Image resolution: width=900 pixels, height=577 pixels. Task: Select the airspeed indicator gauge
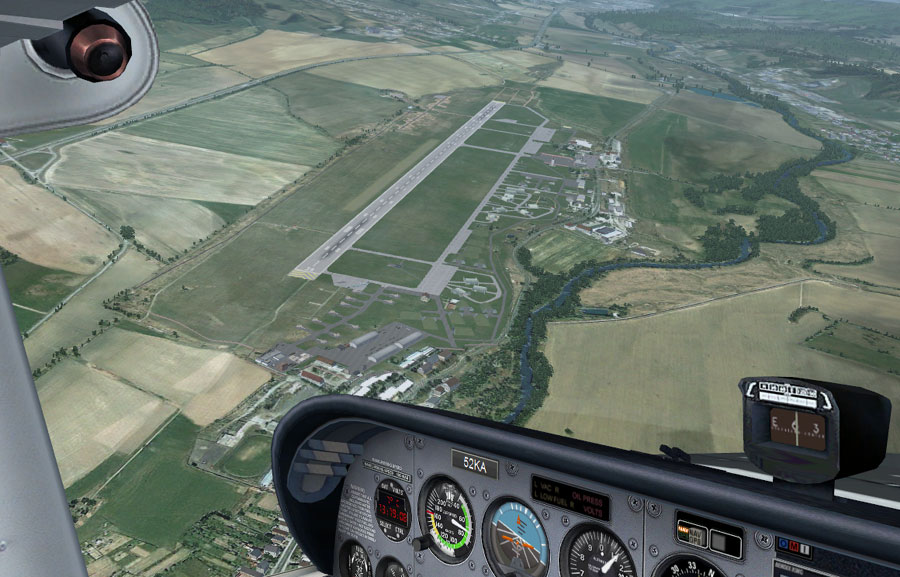[x=446, y=520]
